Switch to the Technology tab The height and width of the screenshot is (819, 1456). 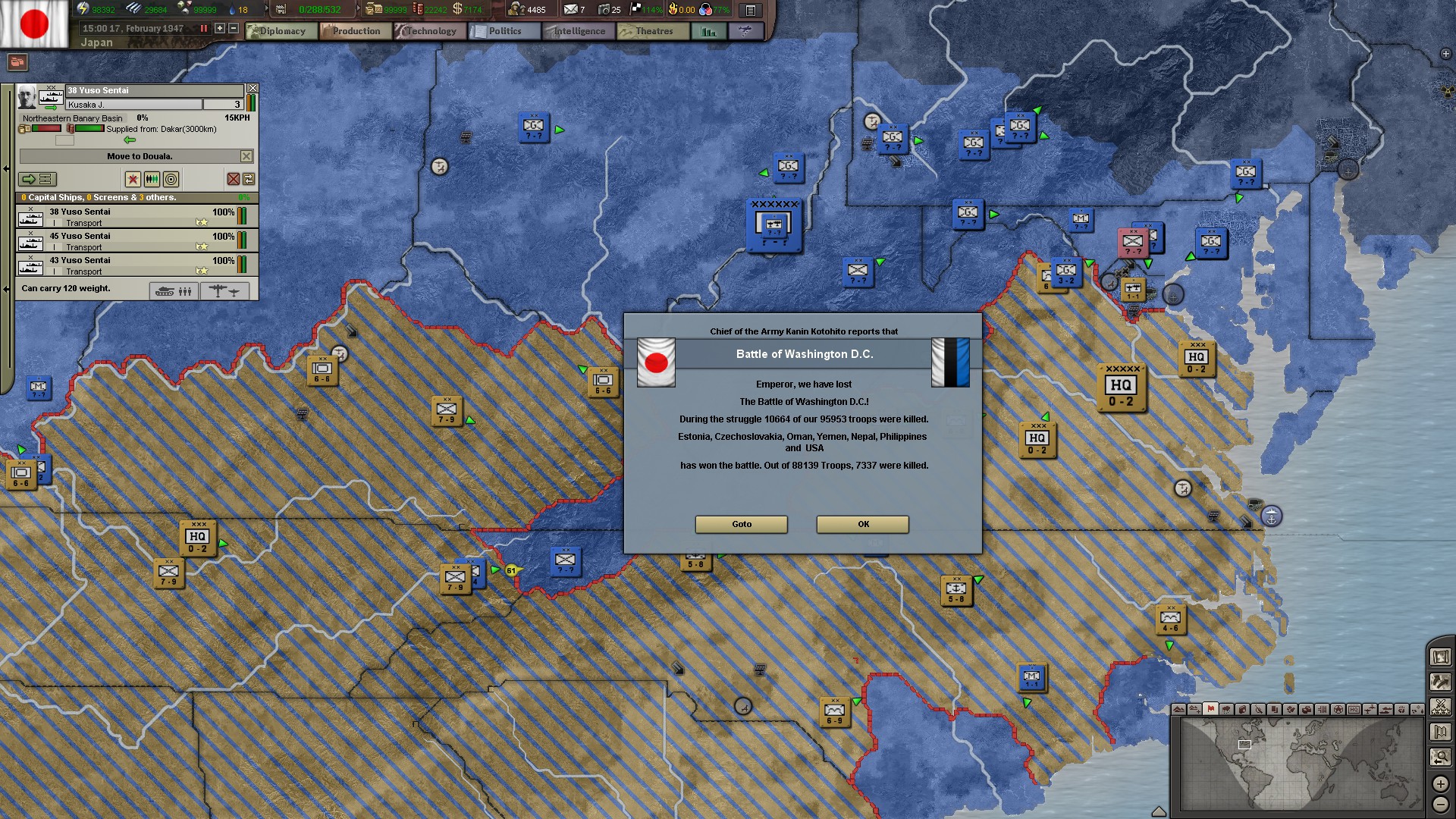tap(429, 31)
